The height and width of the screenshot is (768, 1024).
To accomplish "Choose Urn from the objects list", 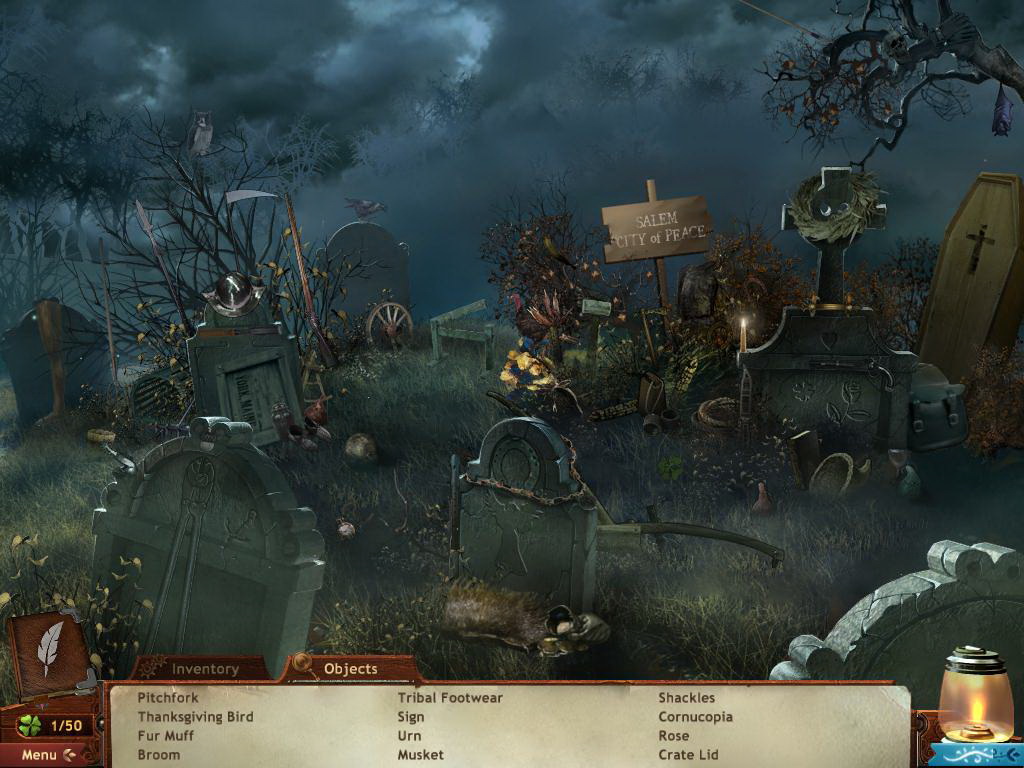I will coord(410,736).
